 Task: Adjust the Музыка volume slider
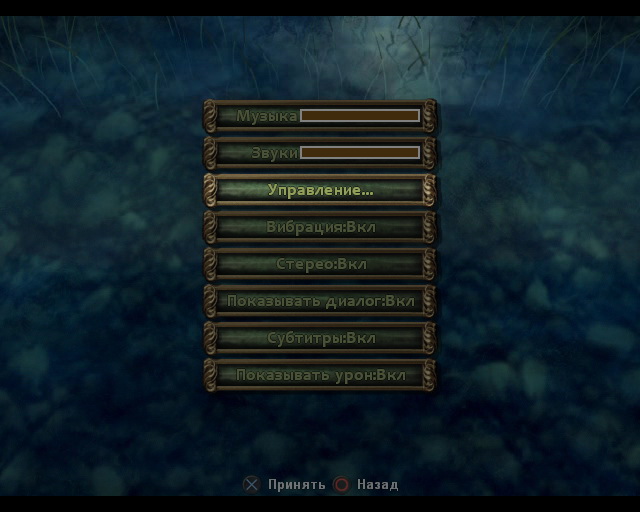(x=360, y=116)
